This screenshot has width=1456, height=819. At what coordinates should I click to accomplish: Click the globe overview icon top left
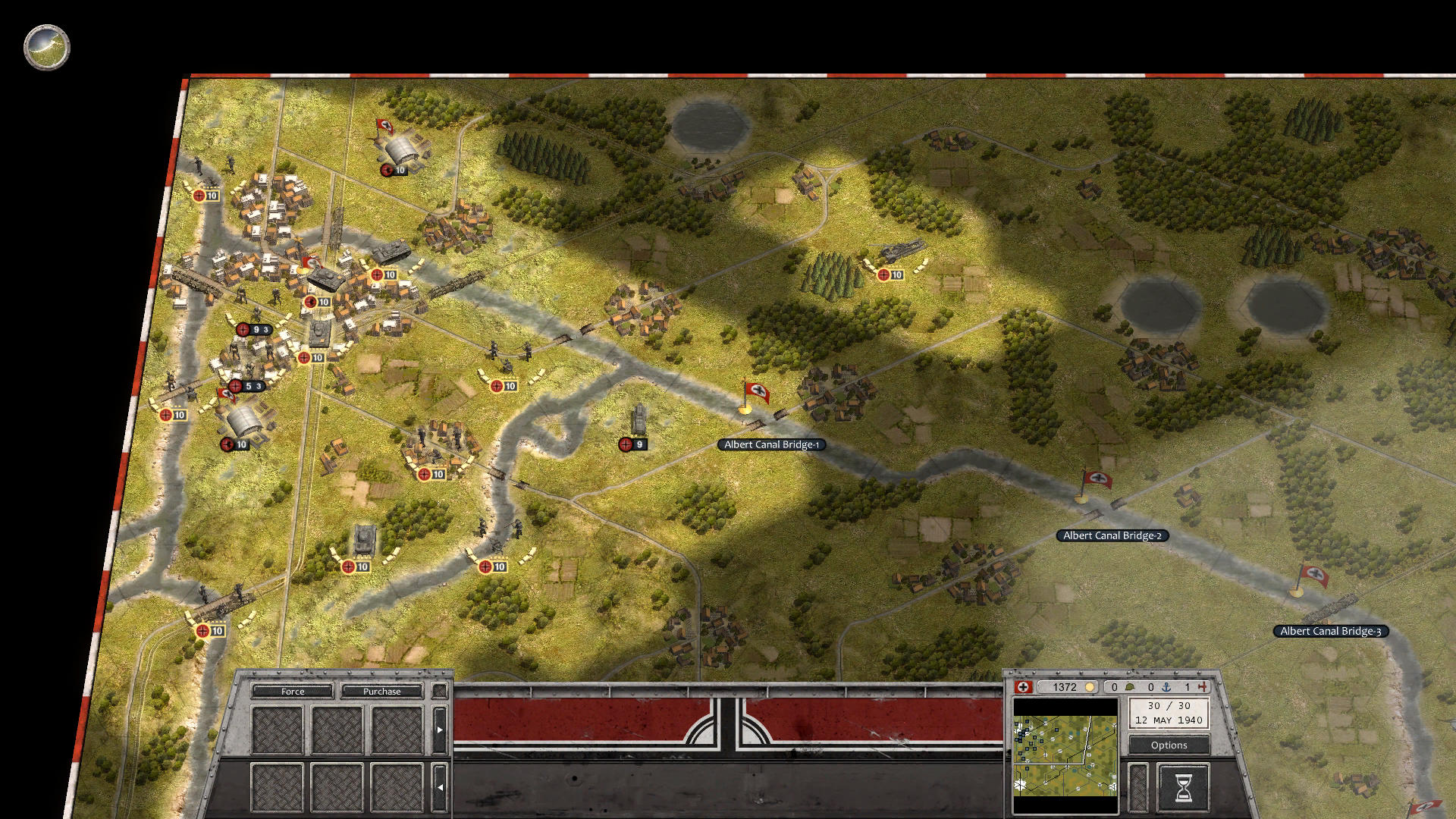tap(45, 48)
